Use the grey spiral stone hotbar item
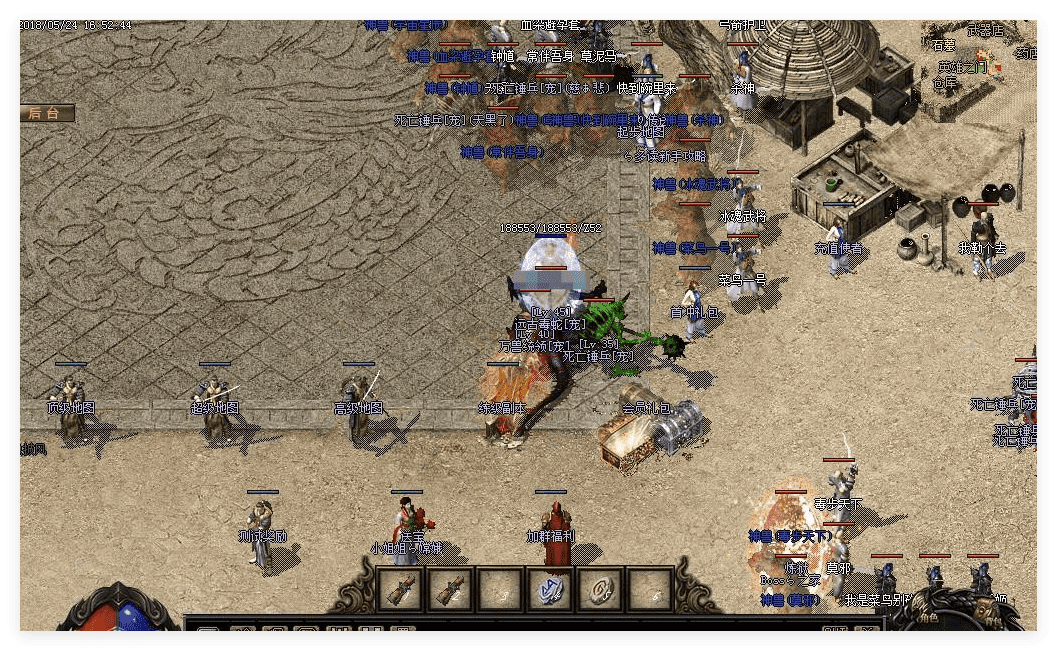The height and width of the screenshot is (651, 1057). [600, 588]
